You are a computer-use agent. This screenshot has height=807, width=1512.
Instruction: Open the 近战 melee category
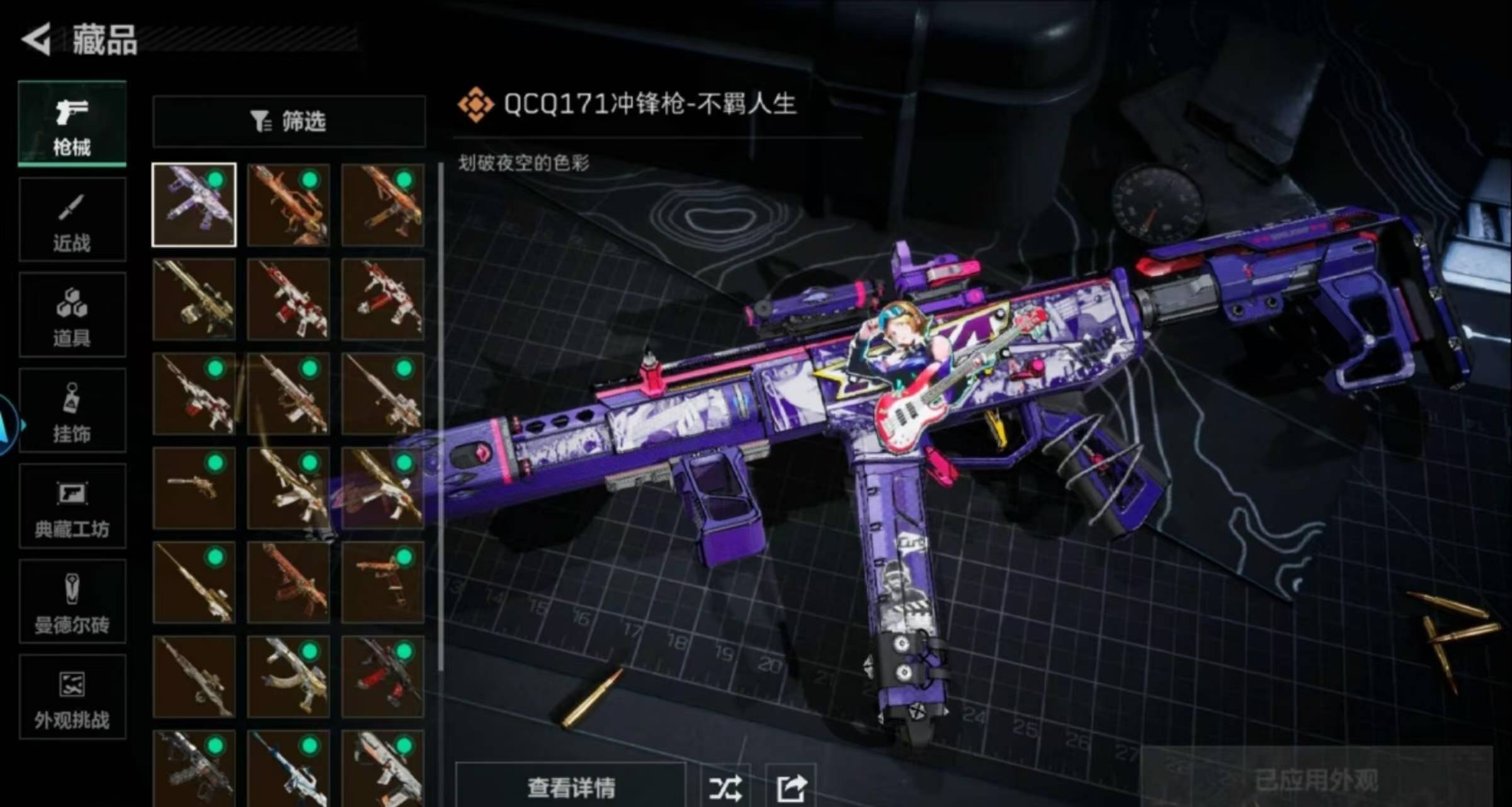pyautogui.click(x=72, y=220)
